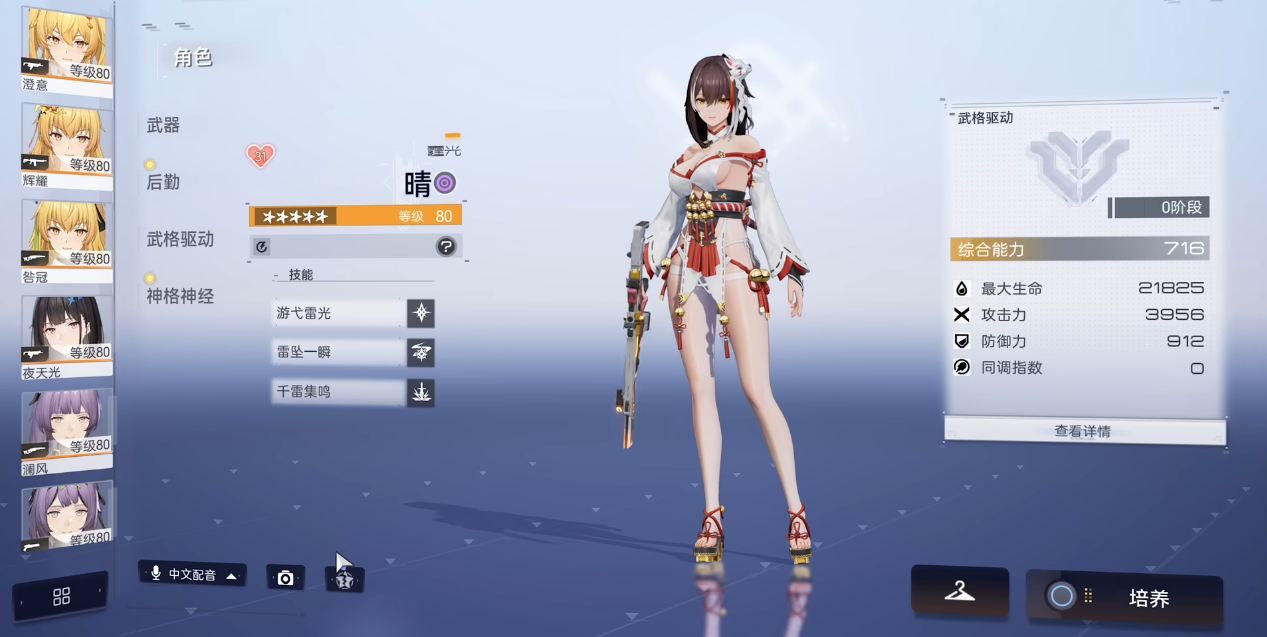Go to the 神格神经 tab
The width and height of the screenshot is (1267, 637).
pyautogui.click(x=180, y=296)
